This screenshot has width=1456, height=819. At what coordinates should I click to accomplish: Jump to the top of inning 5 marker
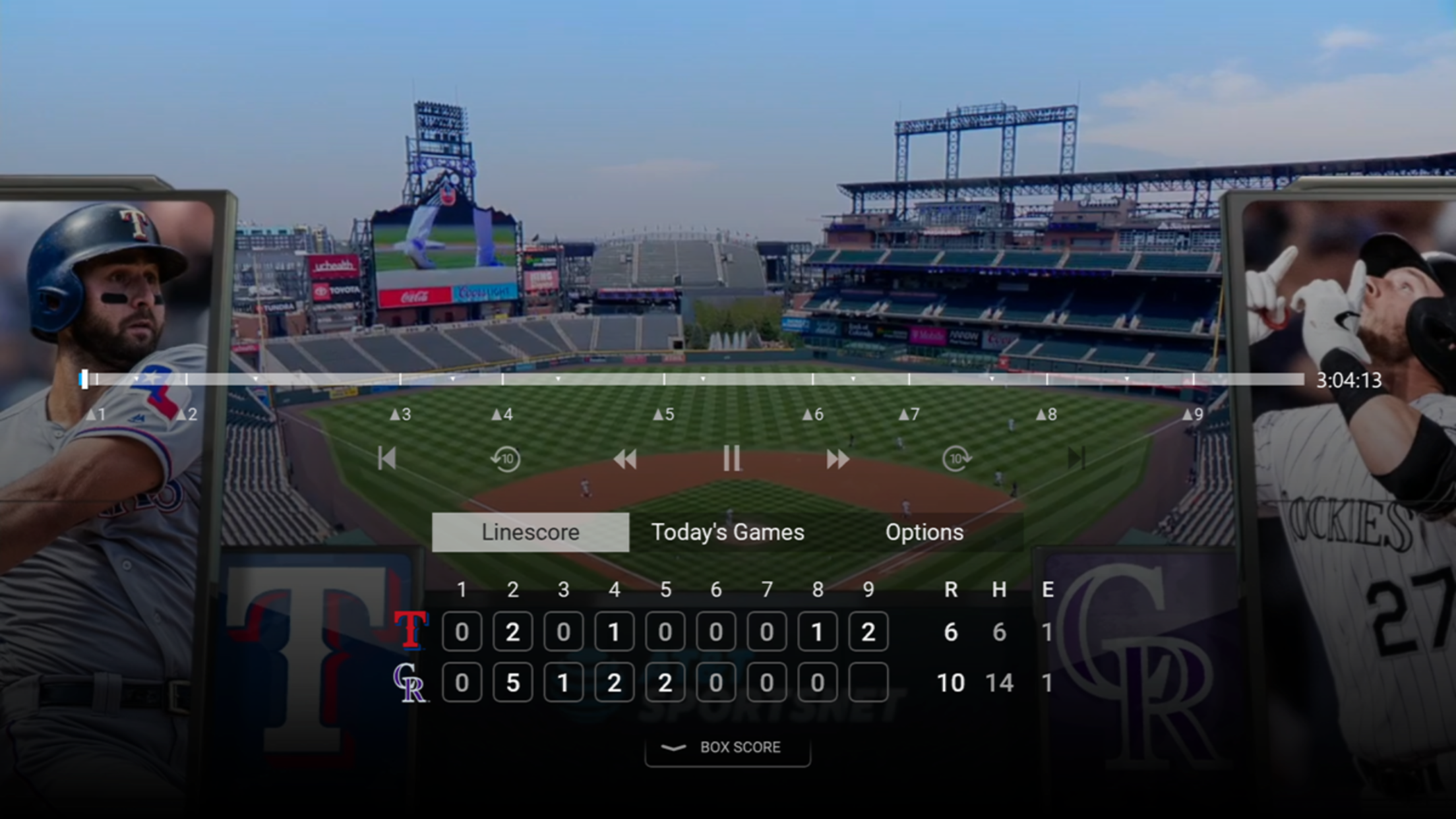pyautogui.click(x=664, y=414)
